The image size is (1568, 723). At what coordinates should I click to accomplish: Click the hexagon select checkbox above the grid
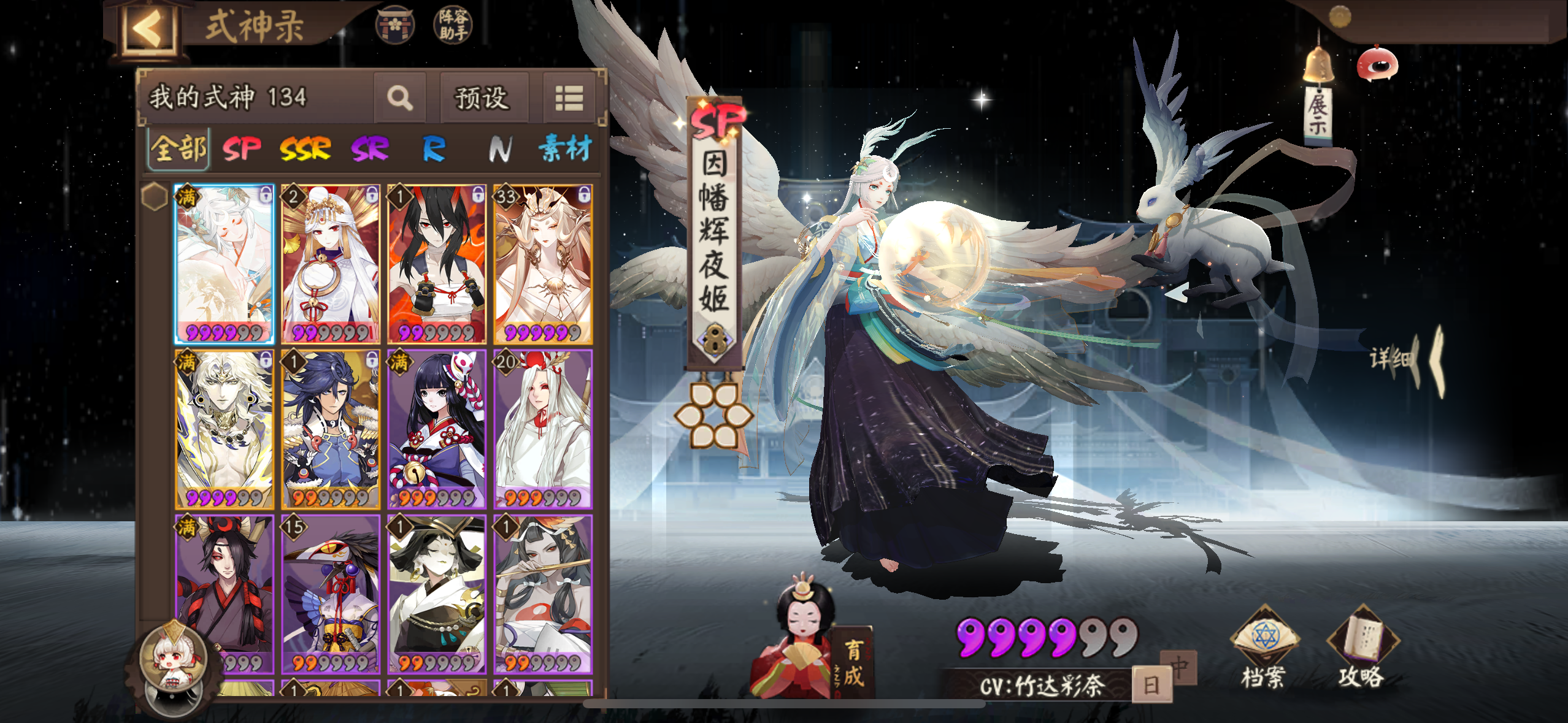pos(153,194)
